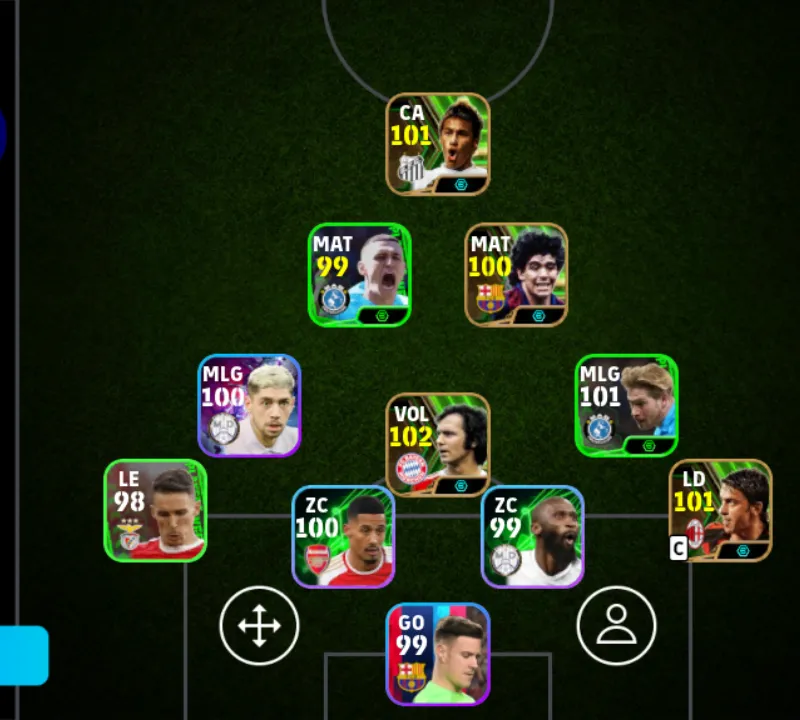The height and width of the screenshot is (720, 800).
Task: Pick the ZC 100 Arsenal defender card
Action: click(x=343, y=536)
